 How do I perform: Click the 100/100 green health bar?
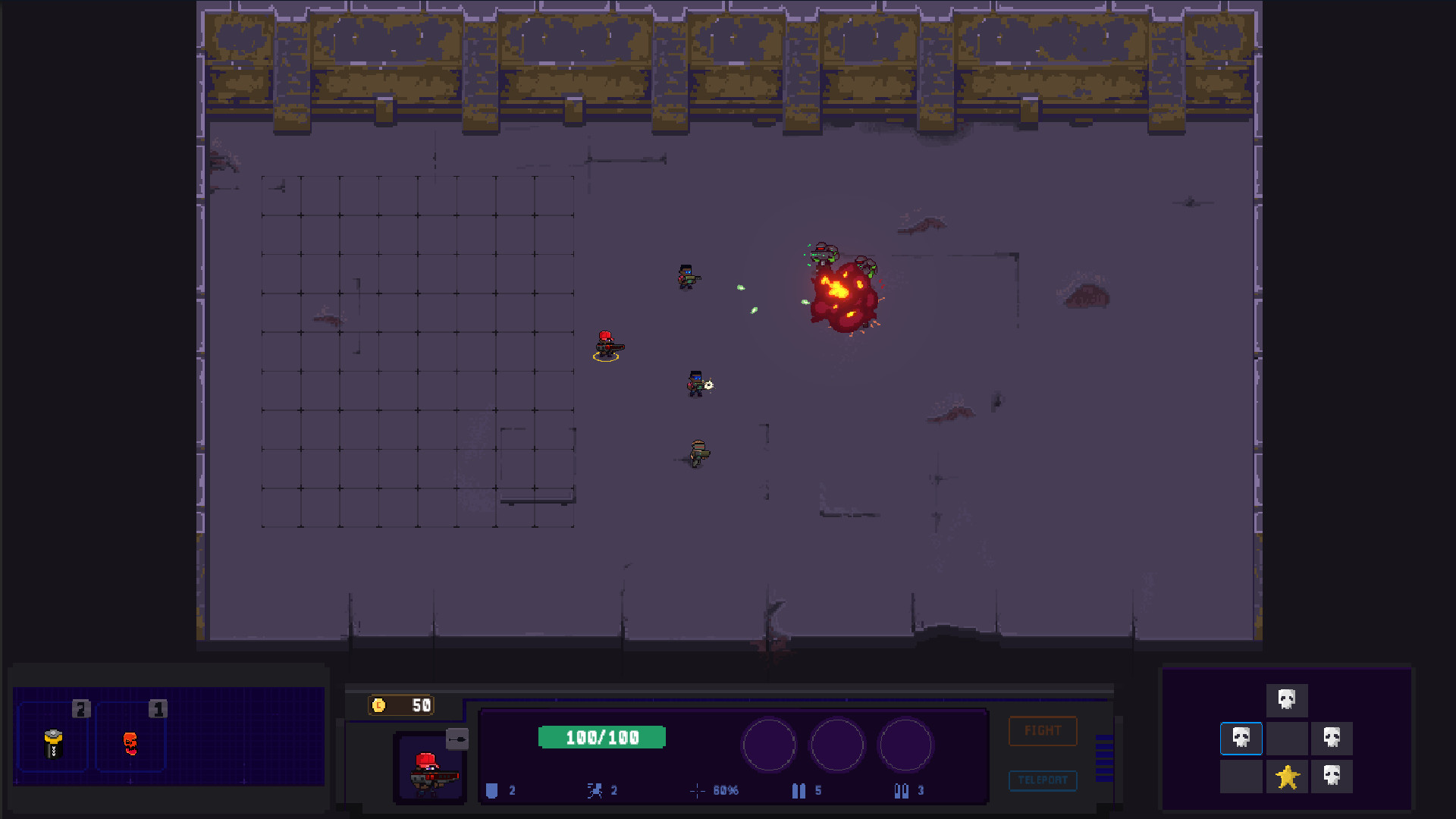(x=601, y=736)
